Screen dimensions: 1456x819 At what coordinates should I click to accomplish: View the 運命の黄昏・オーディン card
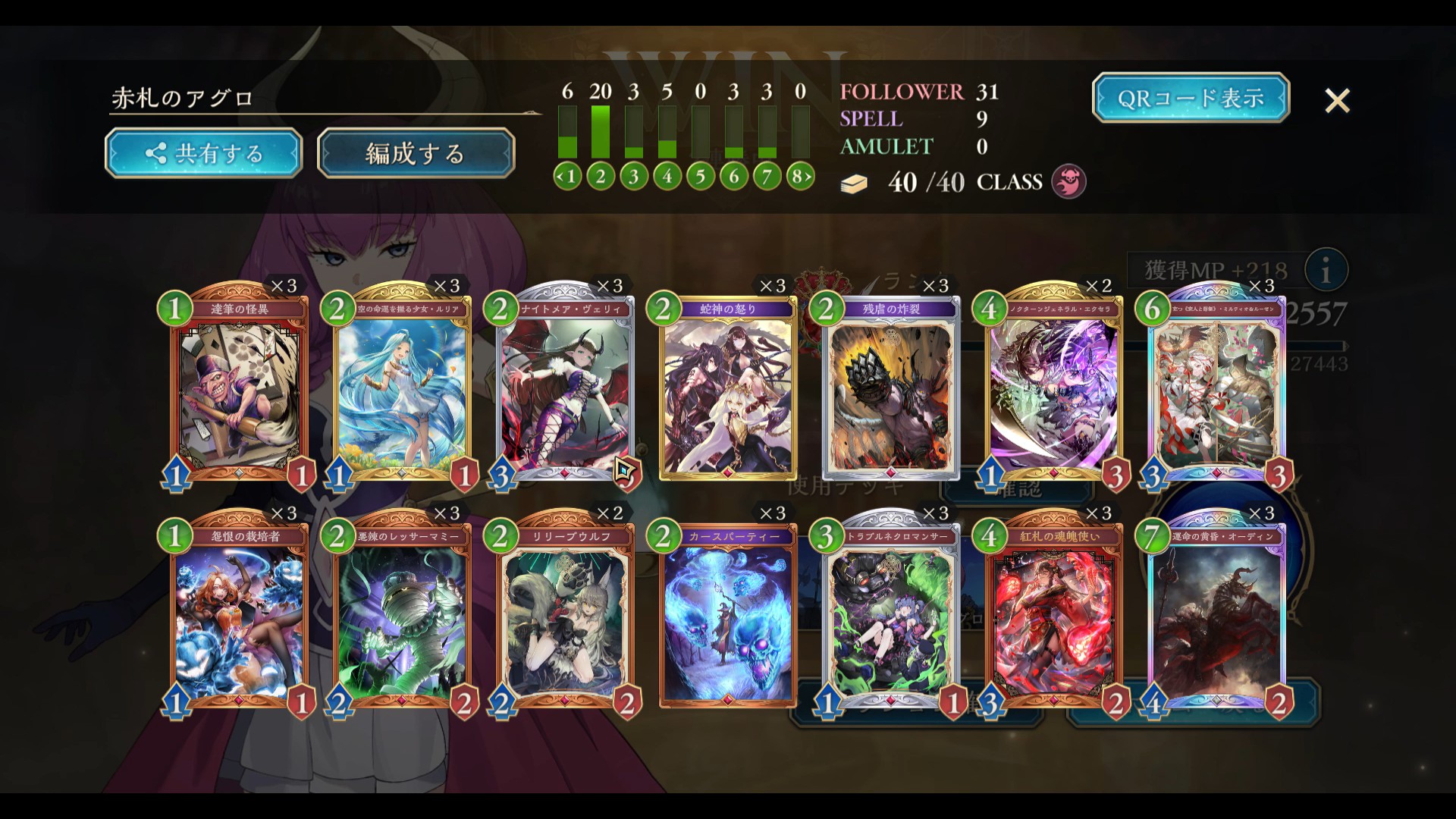(x=1216, y=618)
